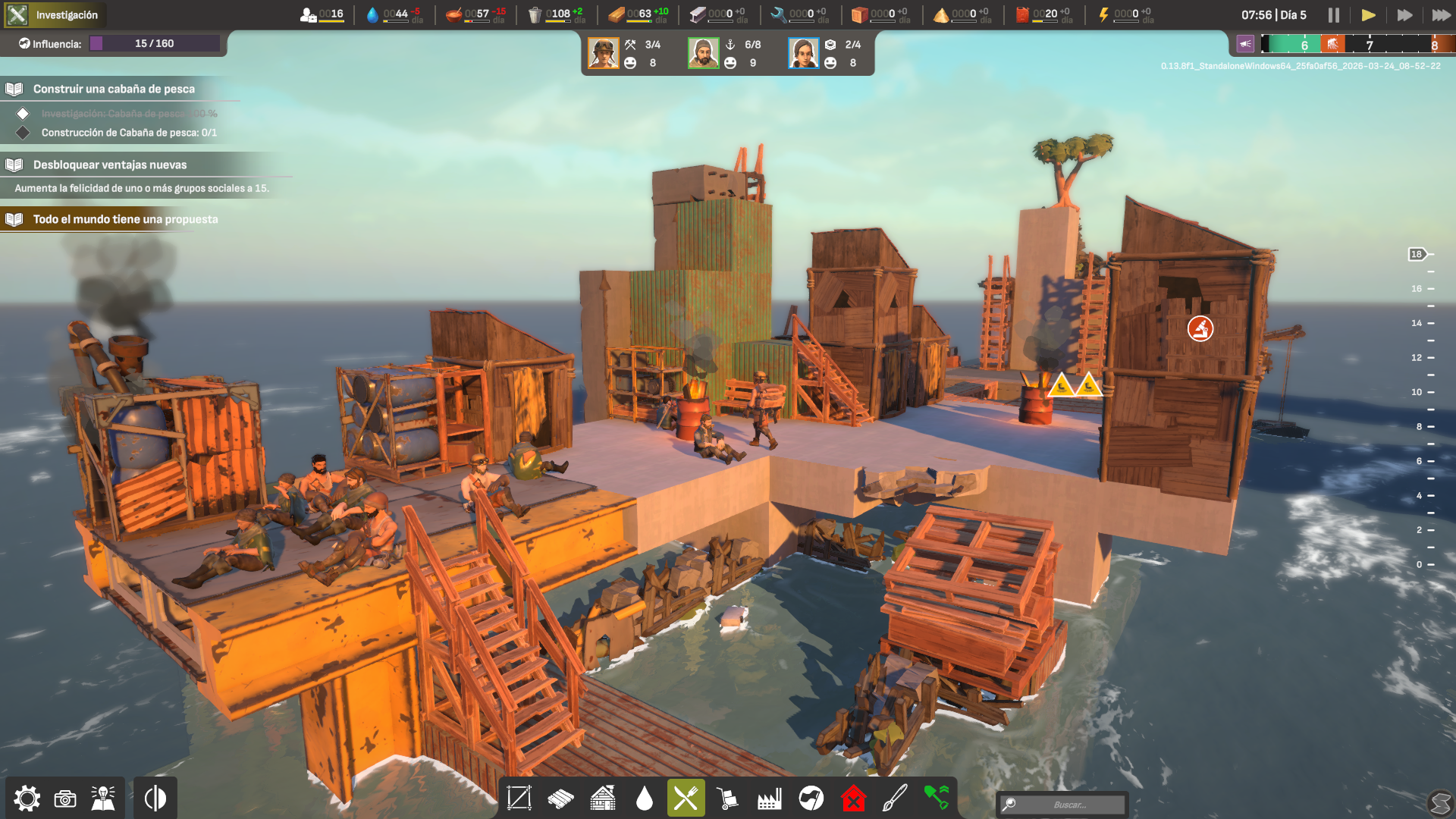Activate the red demolish building tool

853,799
